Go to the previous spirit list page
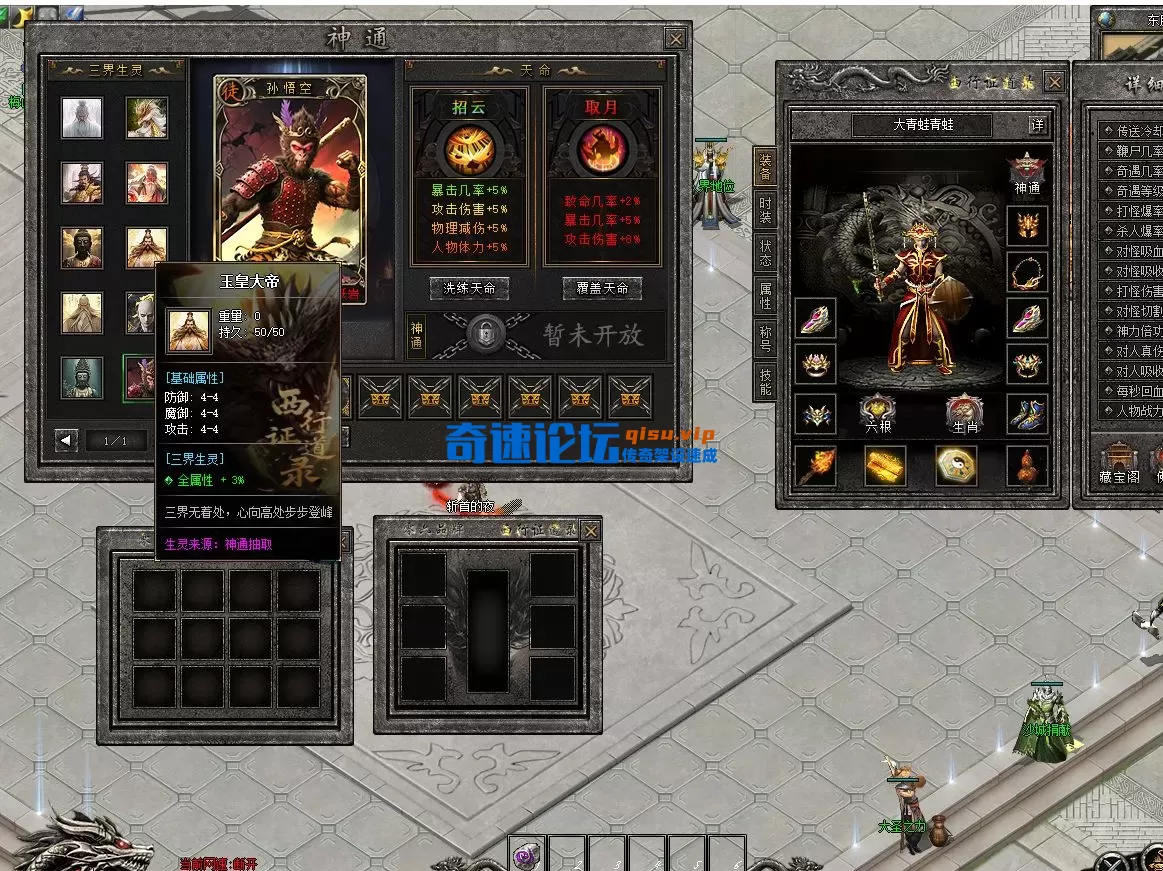The height and width of the screenshot is (871, 1163). point(67,440)
